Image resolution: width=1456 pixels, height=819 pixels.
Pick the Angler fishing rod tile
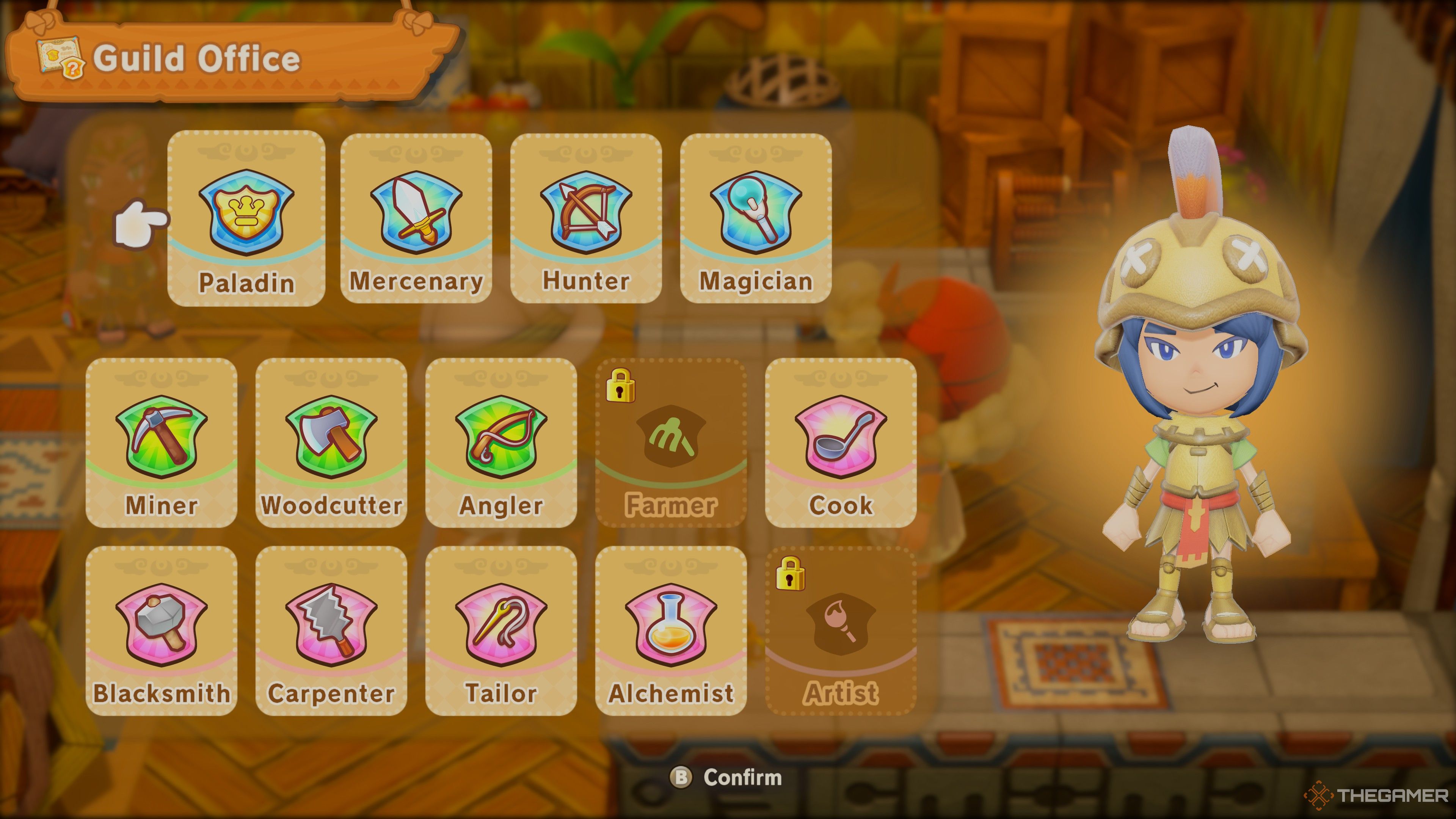coord(501,442)
